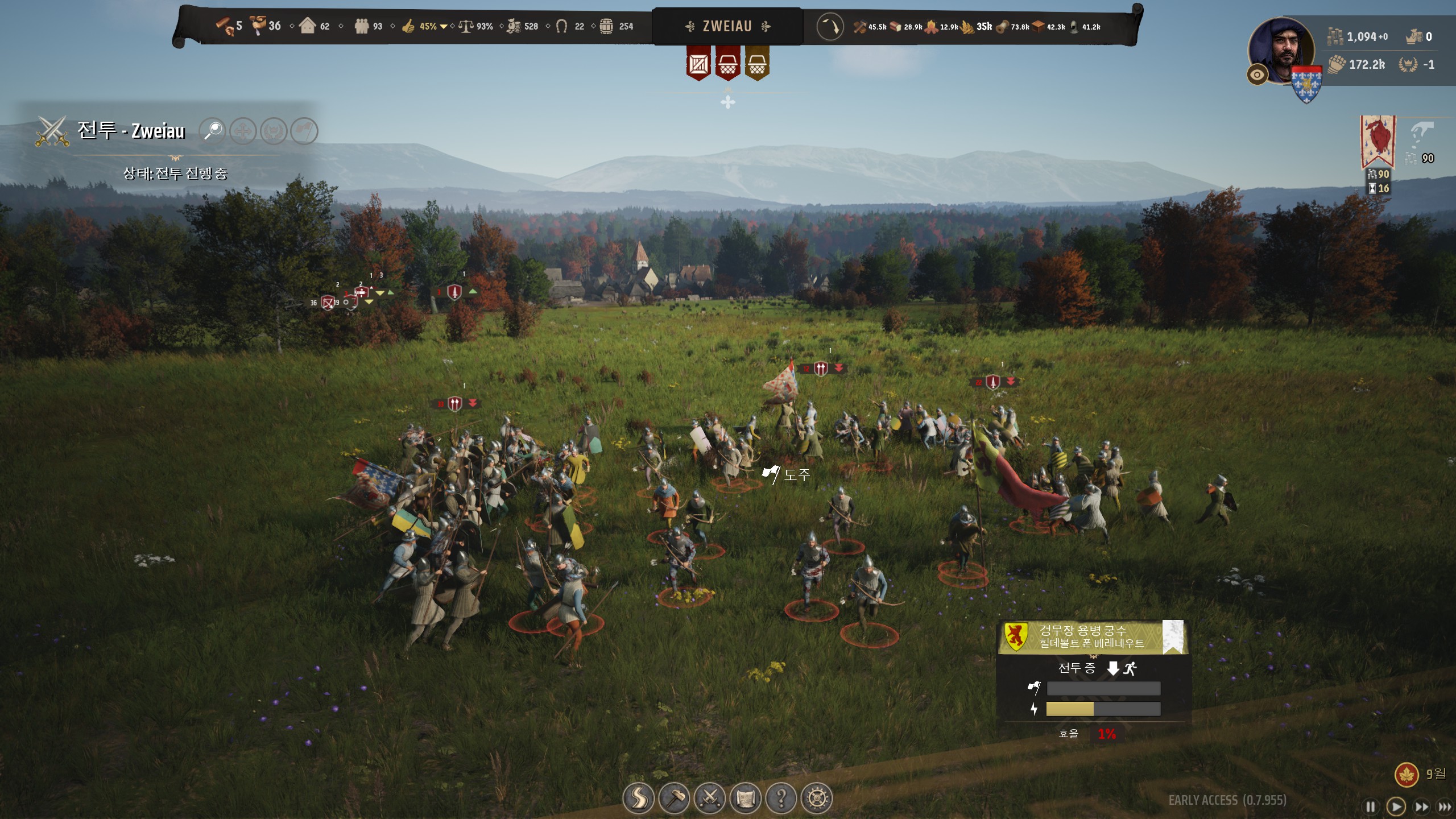Click the magnifying glass battle focus button
Screen dimensions: 1456x819
pyautogui.click(x=213, y=131)
